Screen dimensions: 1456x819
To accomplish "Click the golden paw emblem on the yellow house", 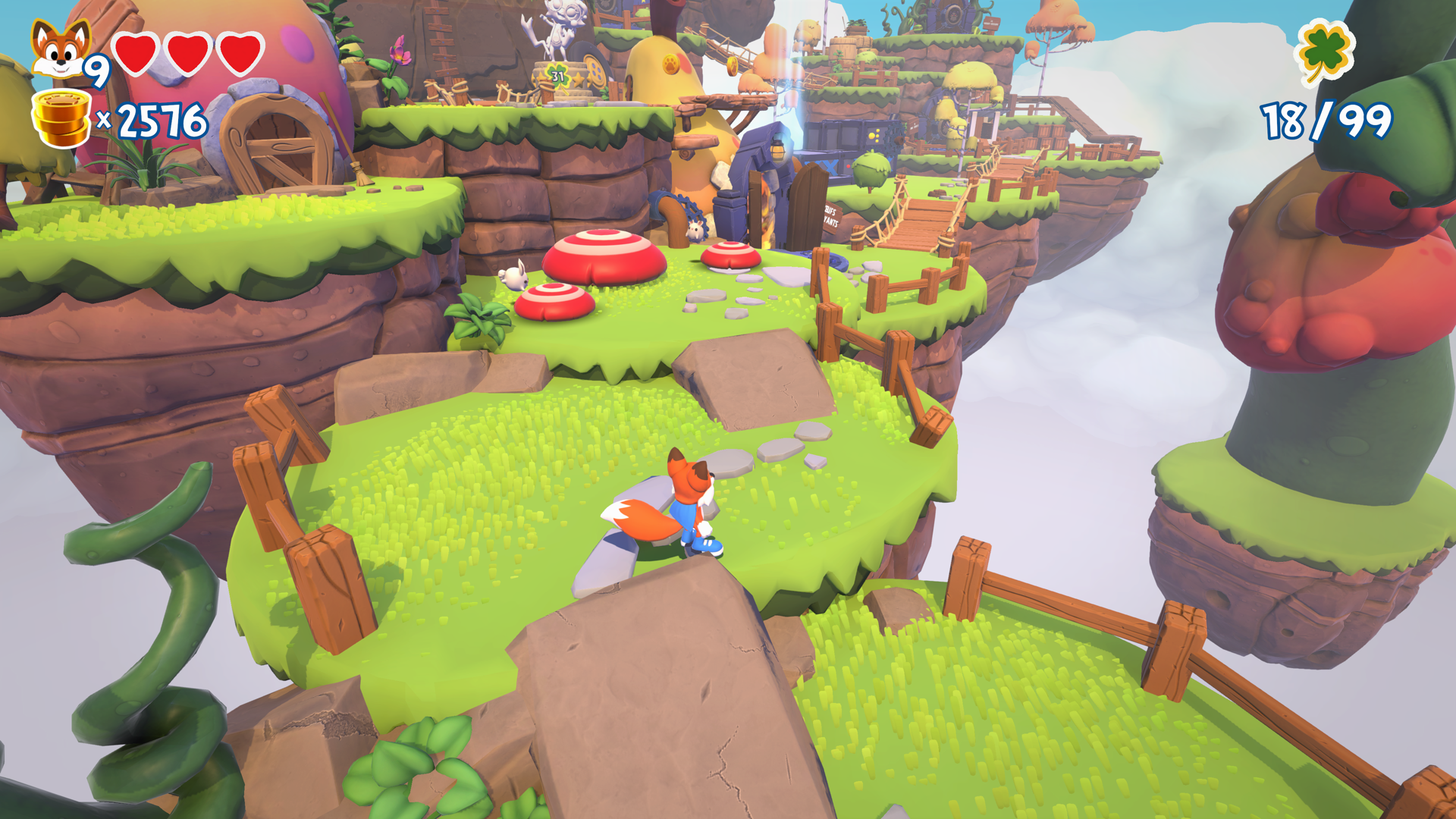I will click(672, 64).
